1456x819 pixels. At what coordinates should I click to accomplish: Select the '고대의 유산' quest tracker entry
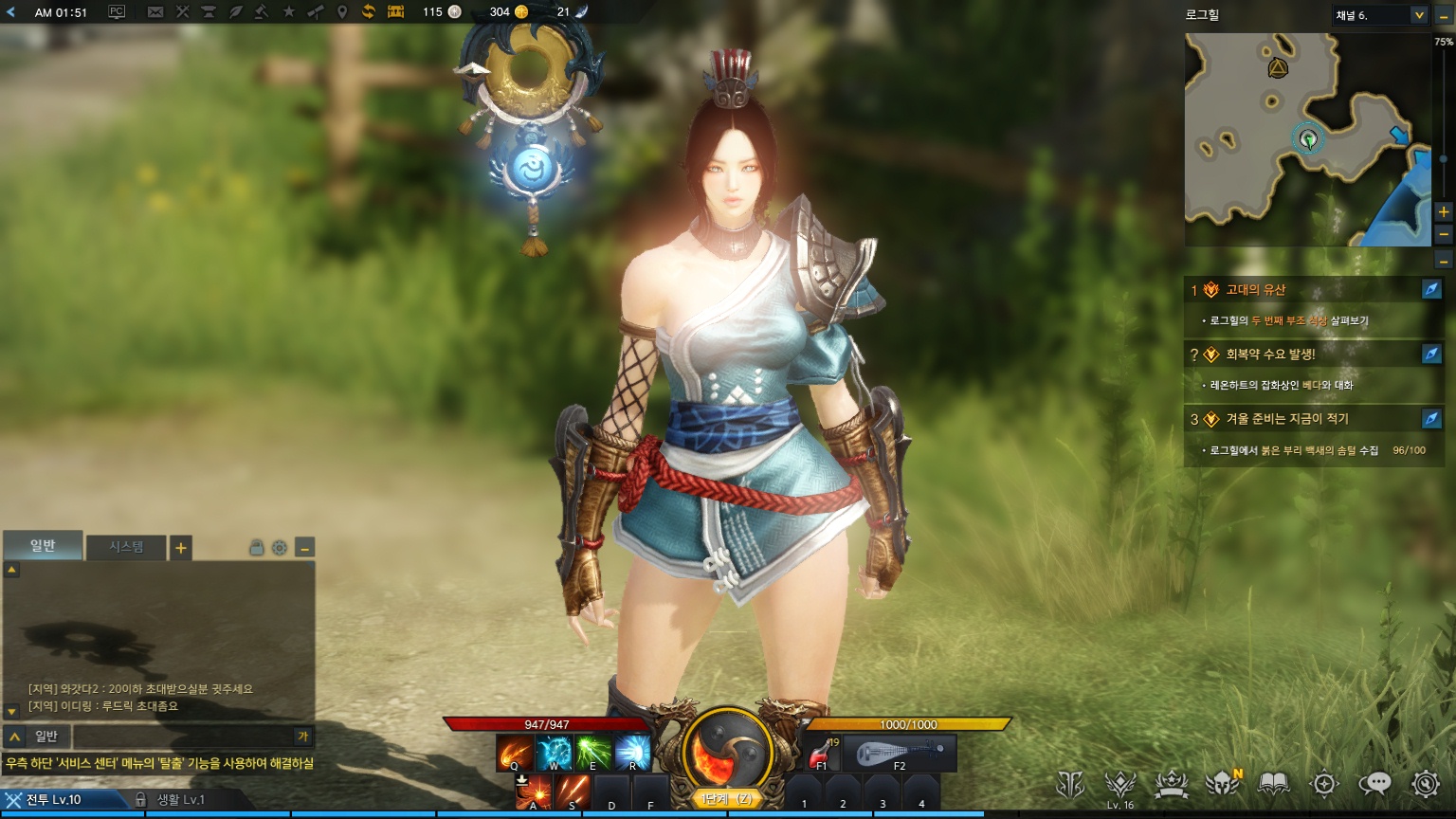pos(1256,290)
